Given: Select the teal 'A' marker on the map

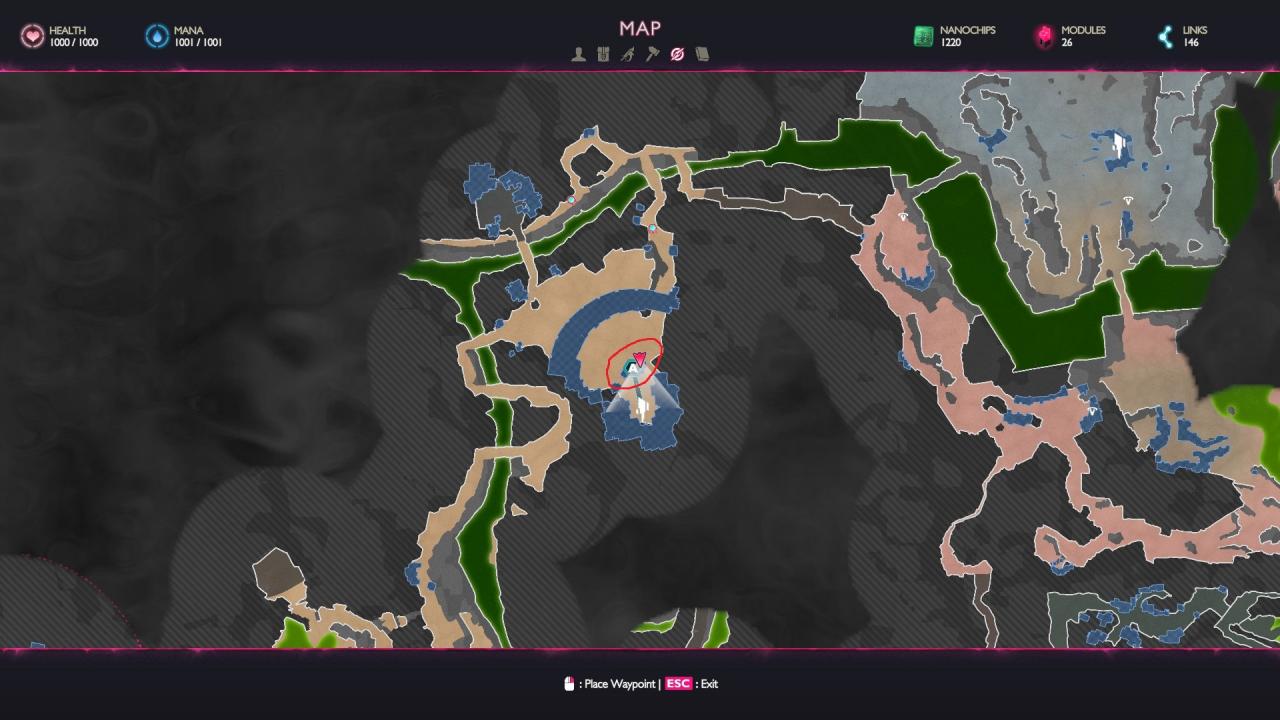Looking at the screenshot, I should 632,369.
